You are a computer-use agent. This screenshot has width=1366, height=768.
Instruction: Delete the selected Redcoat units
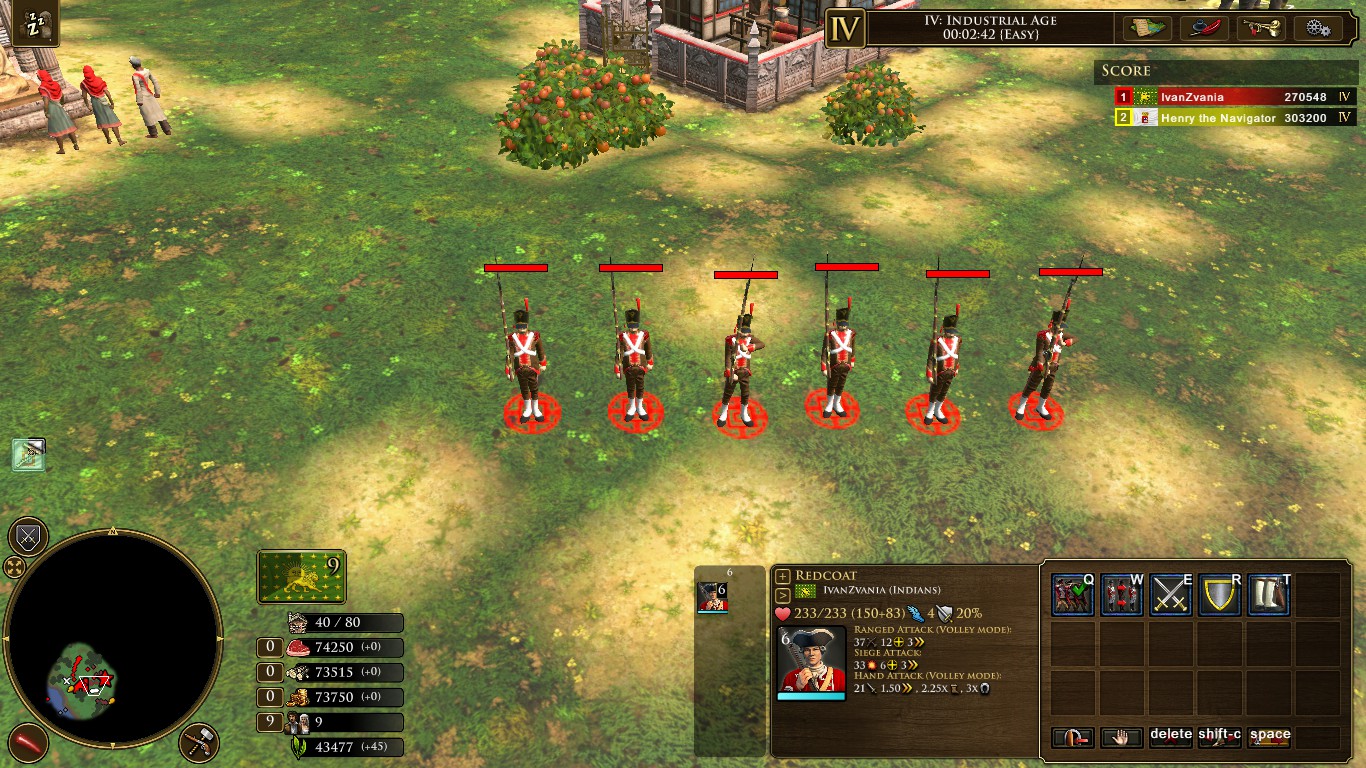pyautogui.click(x=1170, y=737)
